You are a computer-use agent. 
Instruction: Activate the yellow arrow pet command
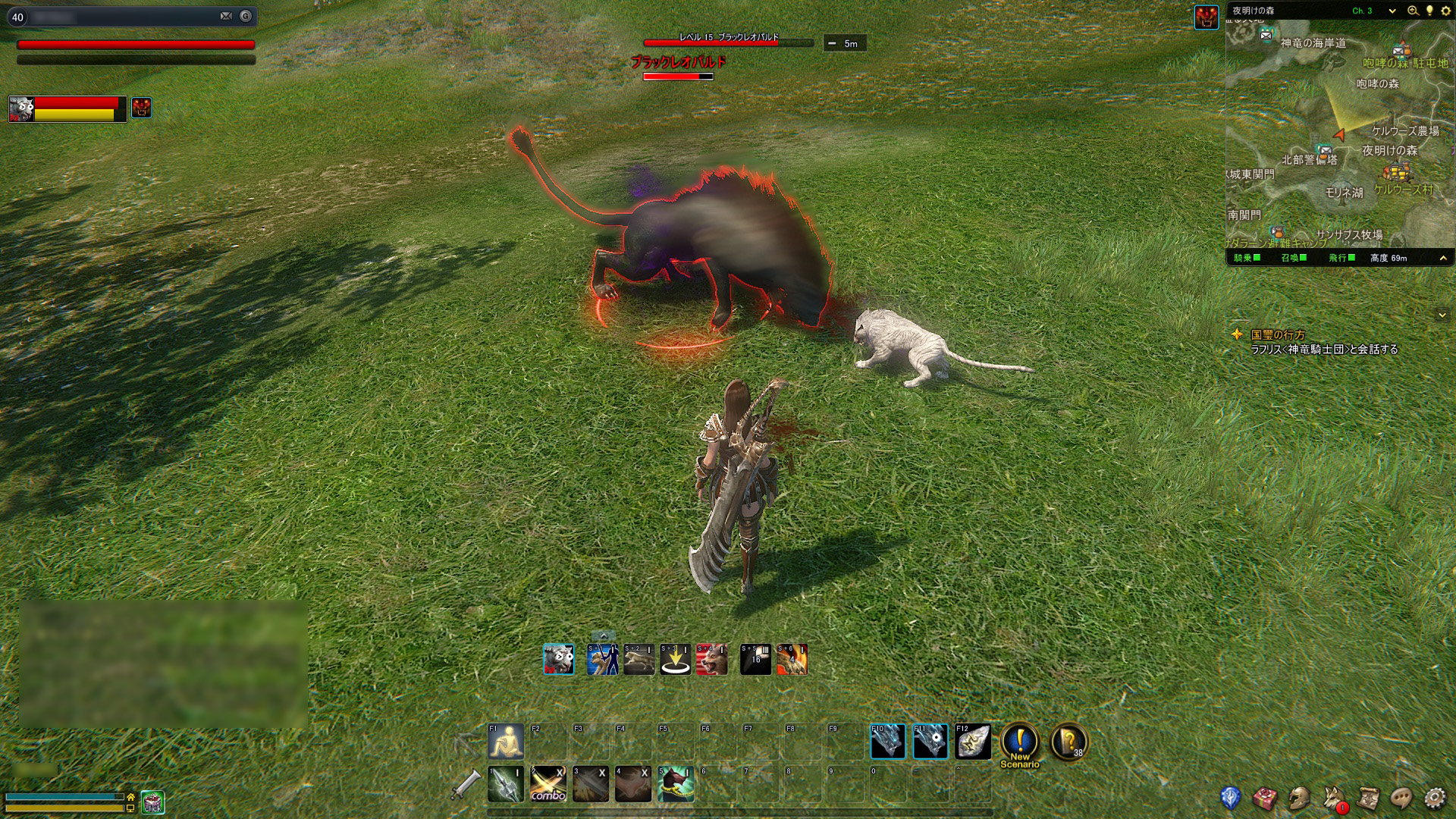(x=675, y=660)
